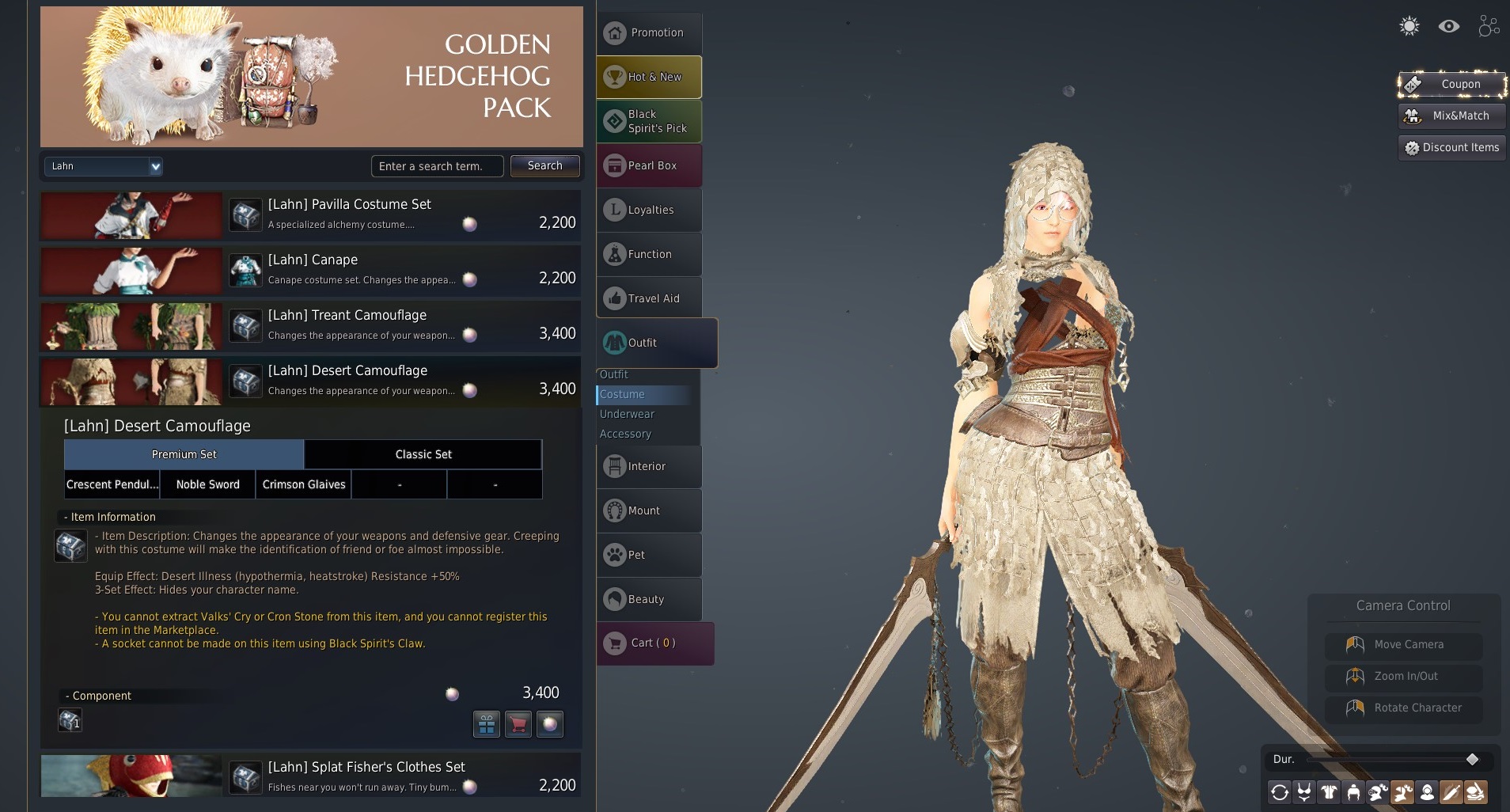1510x812 pixels.
Task: Choose the Accessory subcategory
Action: [625, 434]
